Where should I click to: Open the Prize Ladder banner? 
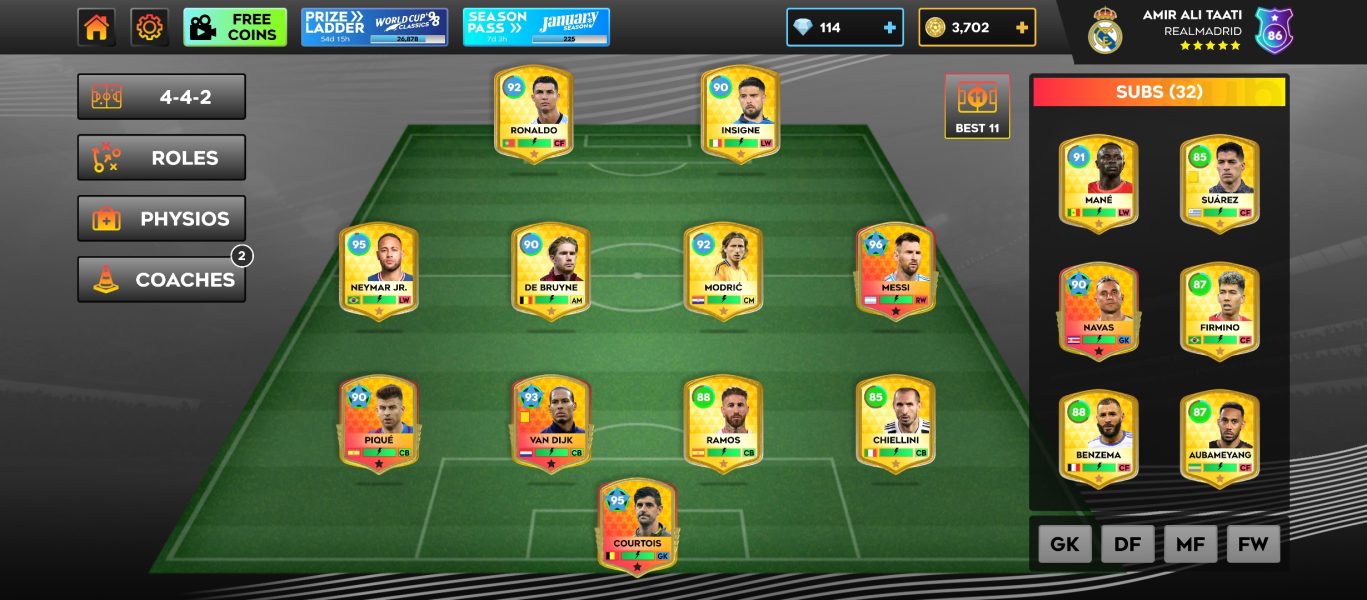point(374,28)
